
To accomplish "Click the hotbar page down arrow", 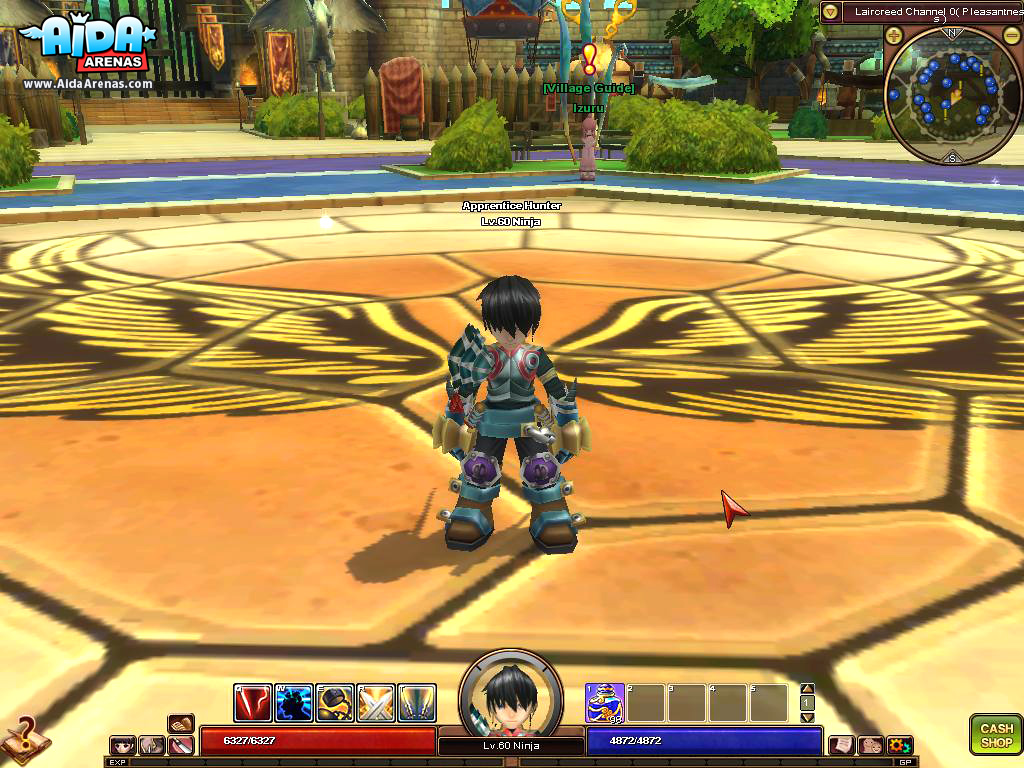I will (x=808, y=717).
